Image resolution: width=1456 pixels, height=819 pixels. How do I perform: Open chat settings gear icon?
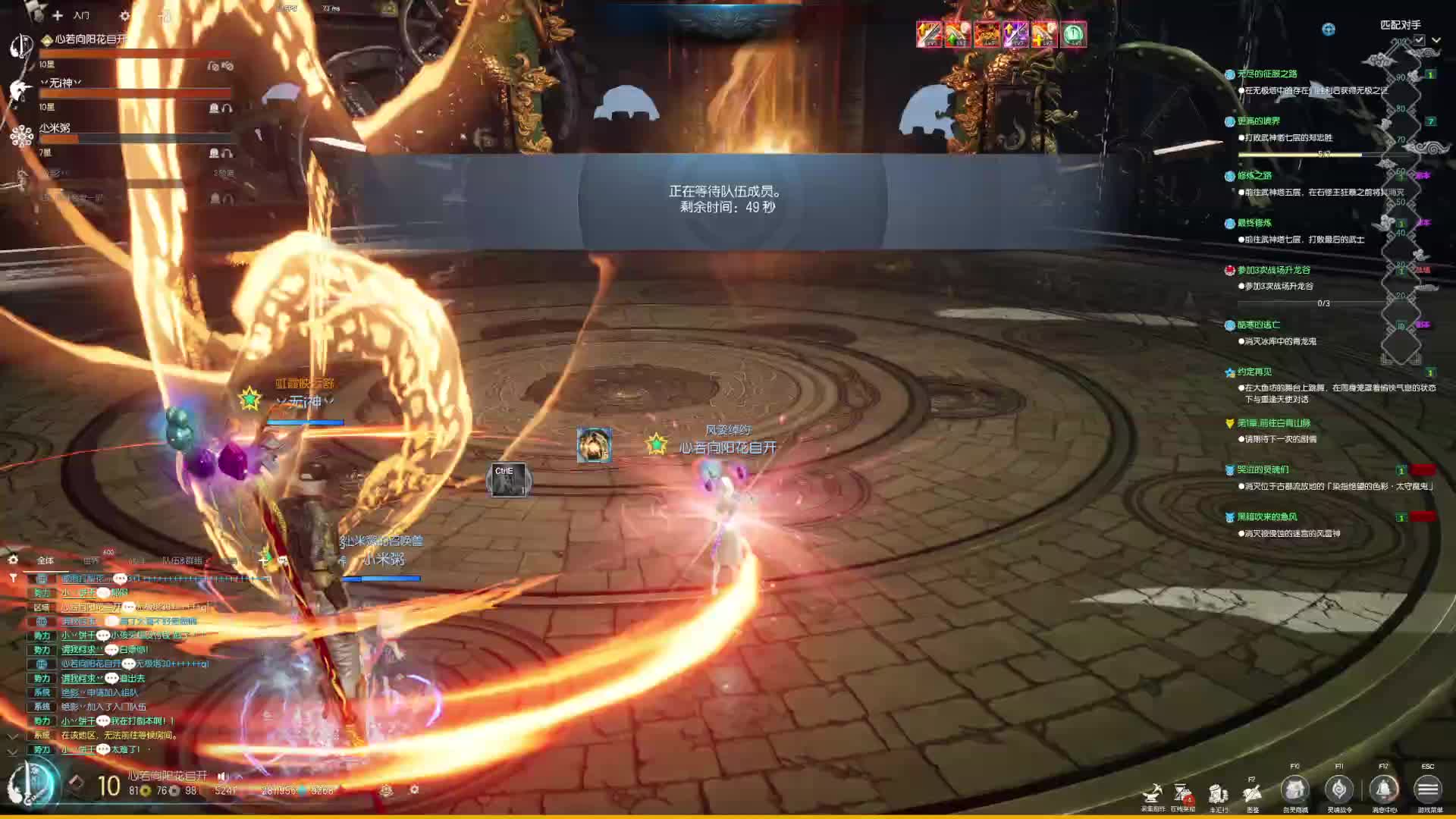(13, 560)
